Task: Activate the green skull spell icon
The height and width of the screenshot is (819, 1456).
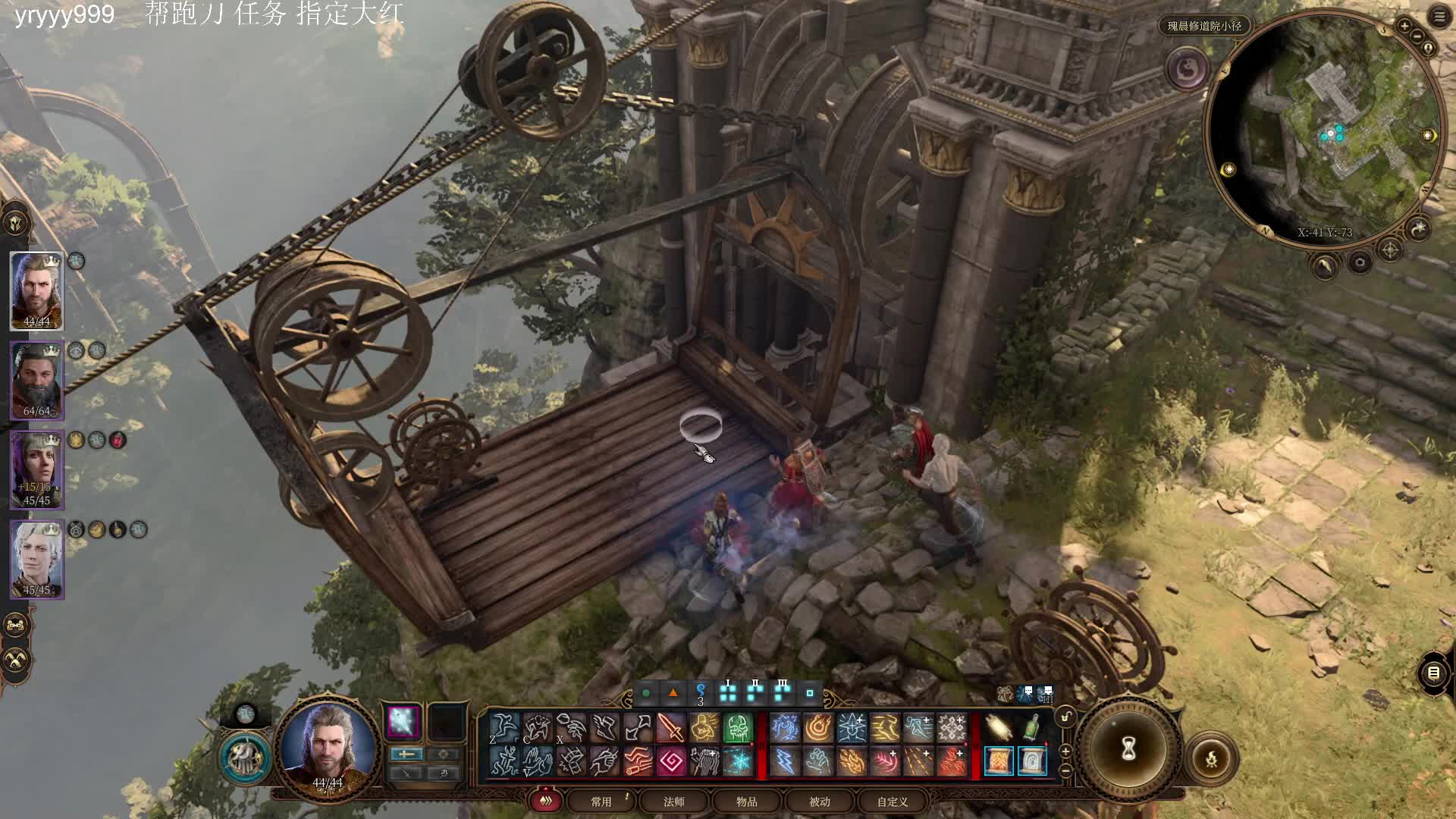Action: coord(738,728)
